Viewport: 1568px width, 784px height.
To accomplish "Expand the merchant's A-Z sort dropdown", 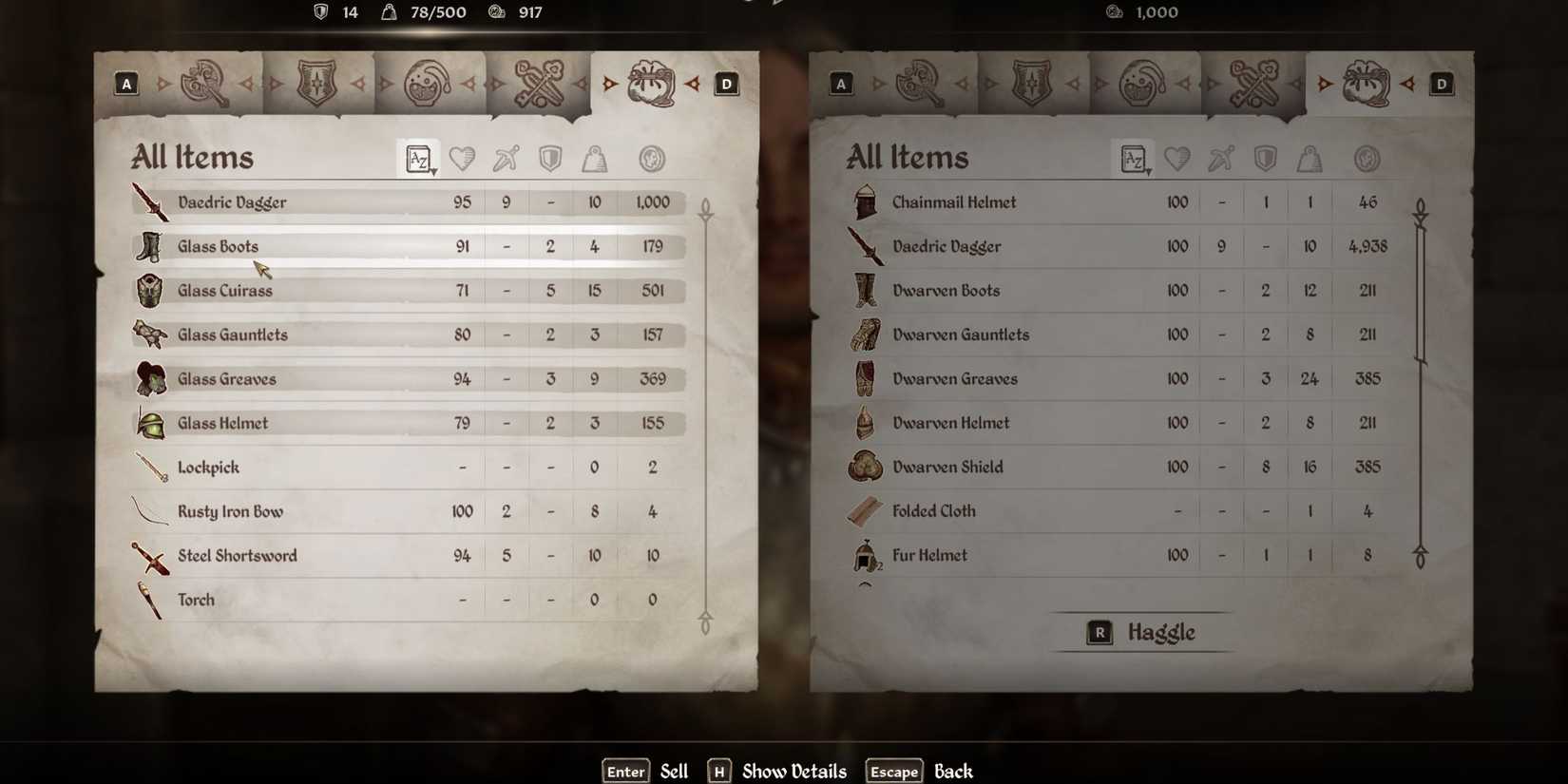I will [x=1133, y=159].
